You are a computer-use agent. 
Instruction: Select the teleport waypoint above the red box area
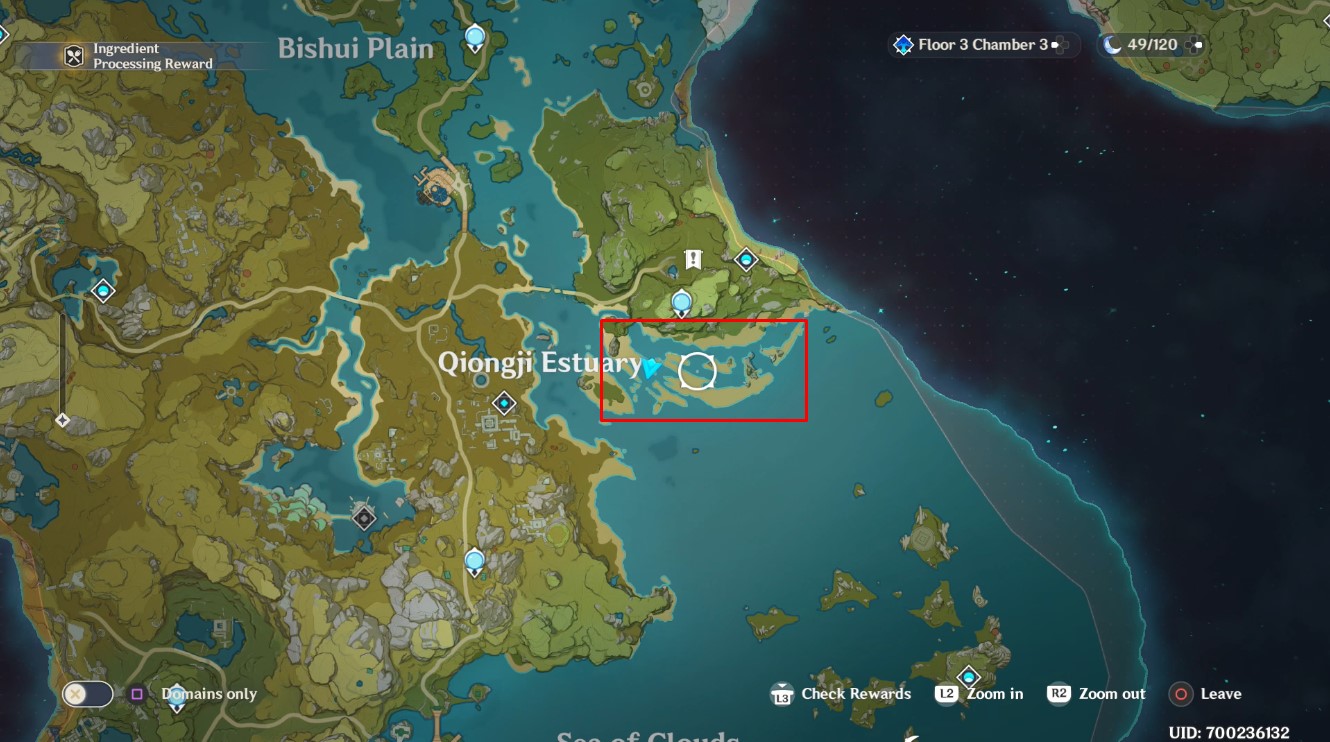point(680,301)
